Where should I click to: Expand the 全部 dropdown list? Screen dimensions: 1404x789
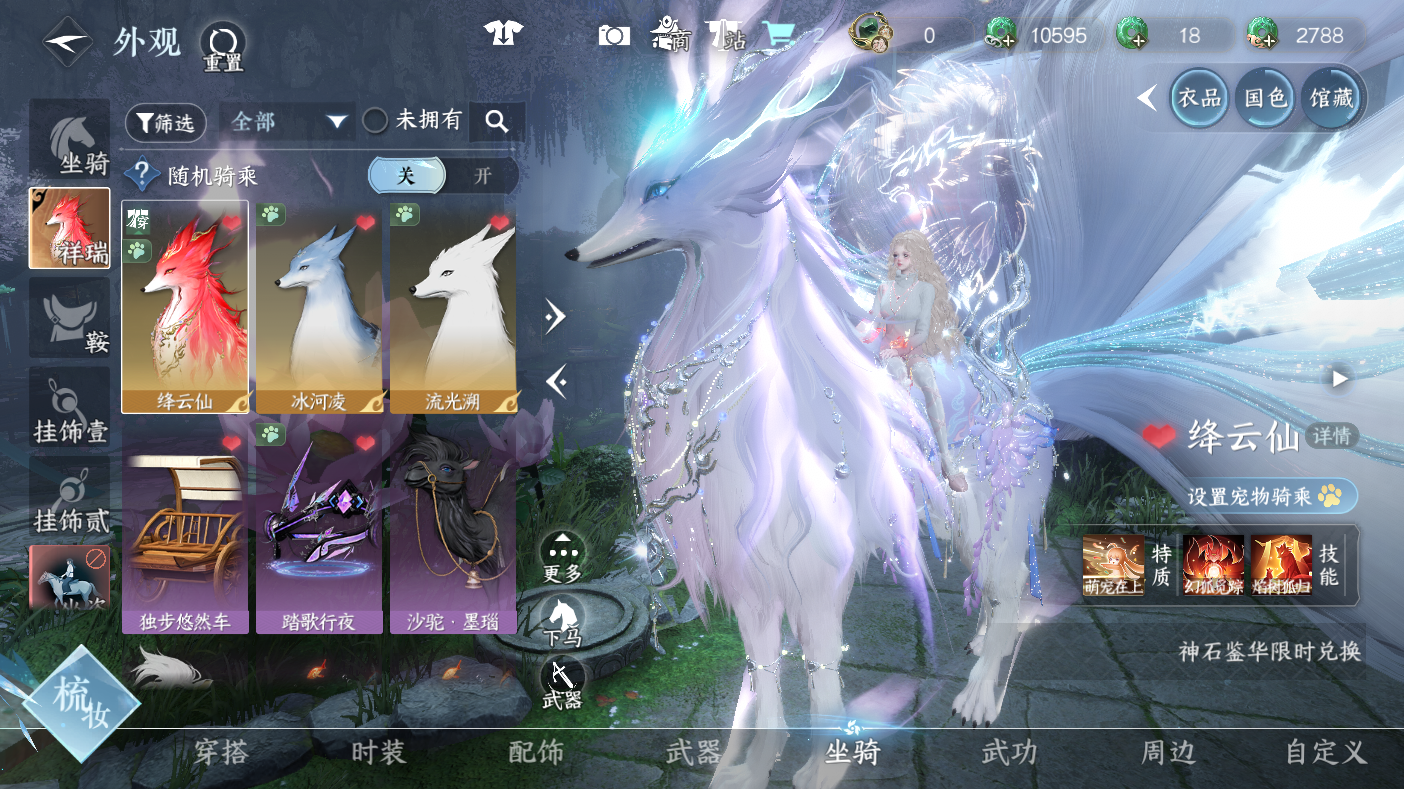click(x=289, y=122)
